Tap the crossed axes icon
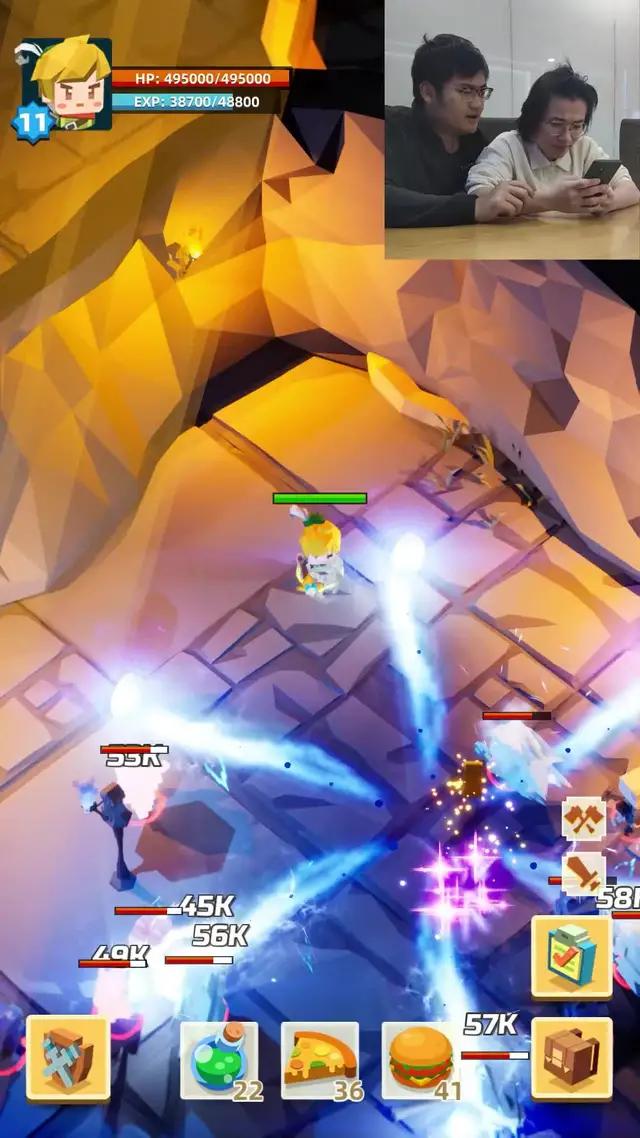The width and height of the screenshot is (640, 1138). click(584, 818)
